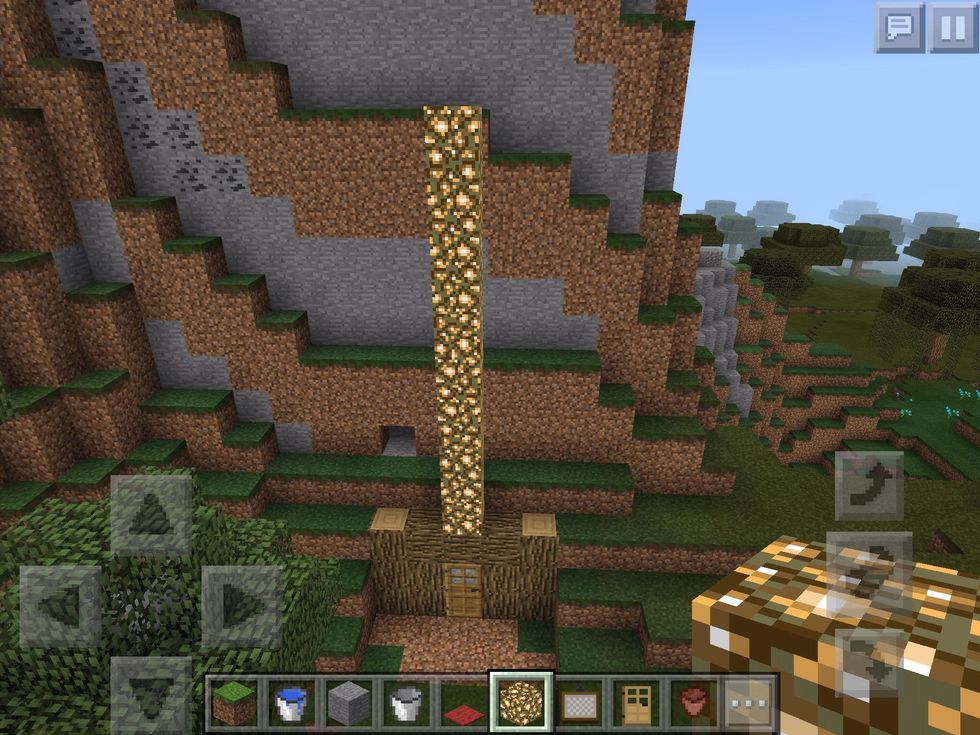Screen dimensions: 980x735
Task: Select the flower pot hotbar slot
Action: [692, 703]
